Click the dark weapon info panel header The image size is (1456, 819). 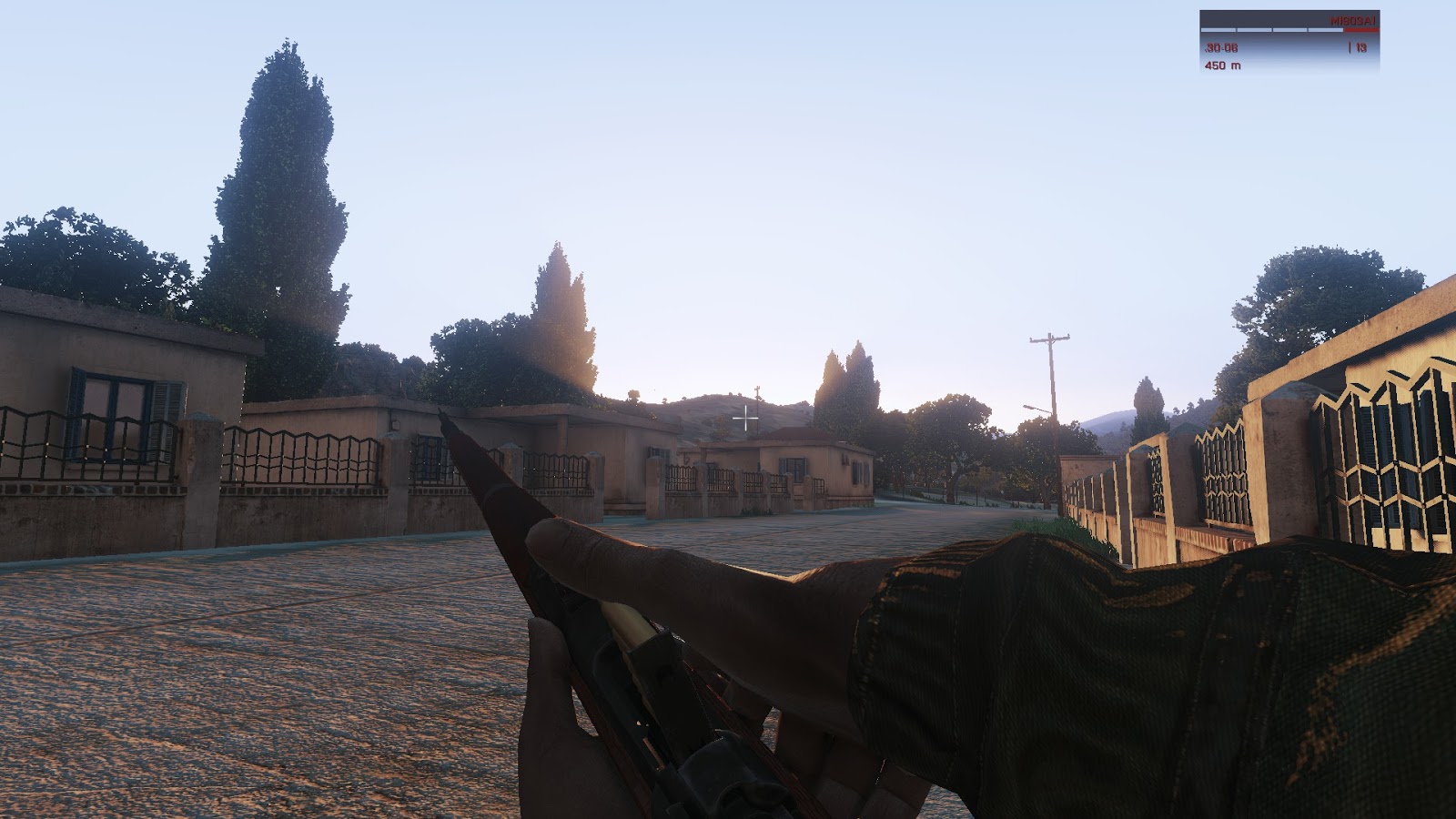(1274, 18)
